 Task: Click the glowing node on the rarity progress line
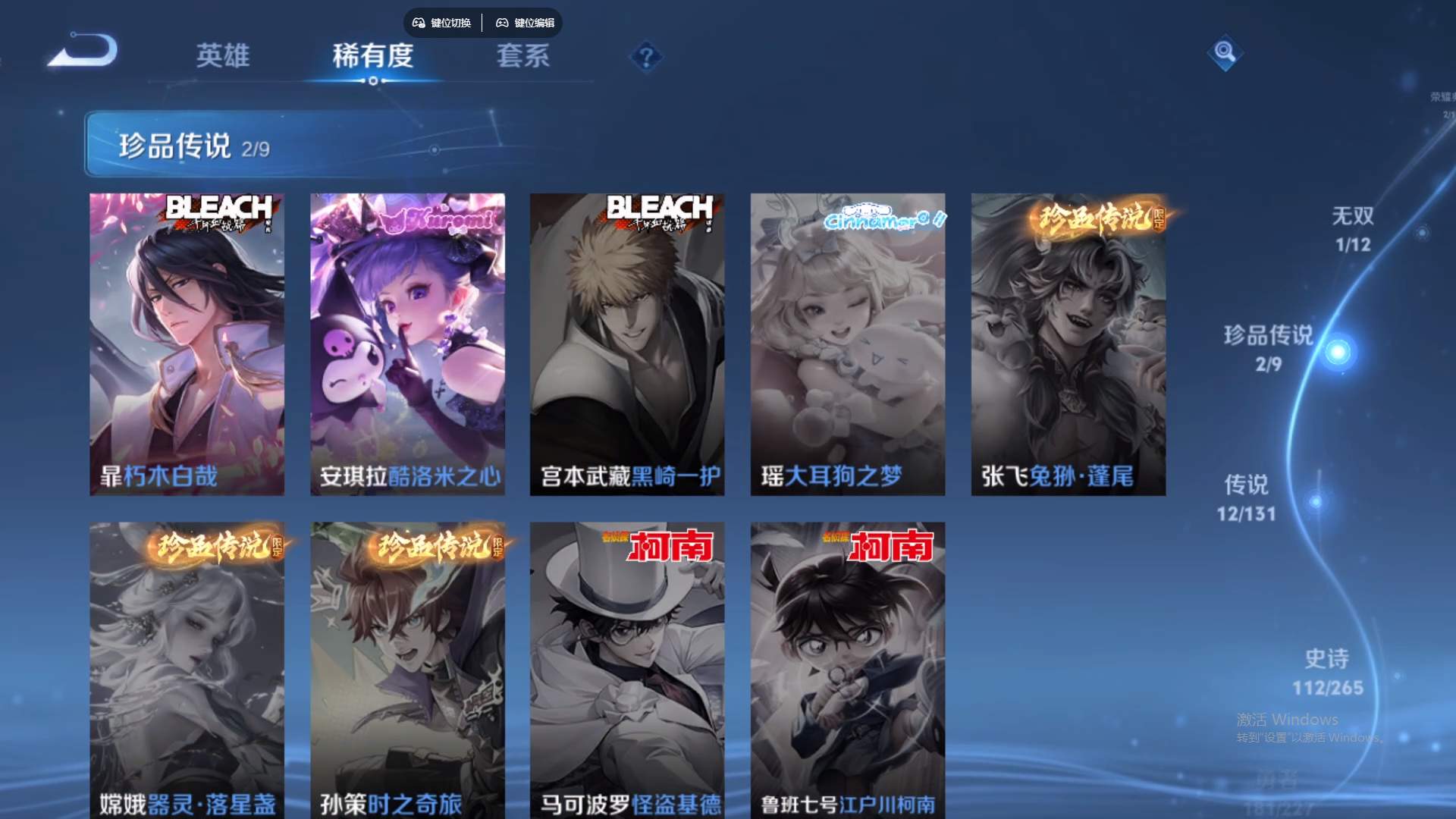(1339, 351)
